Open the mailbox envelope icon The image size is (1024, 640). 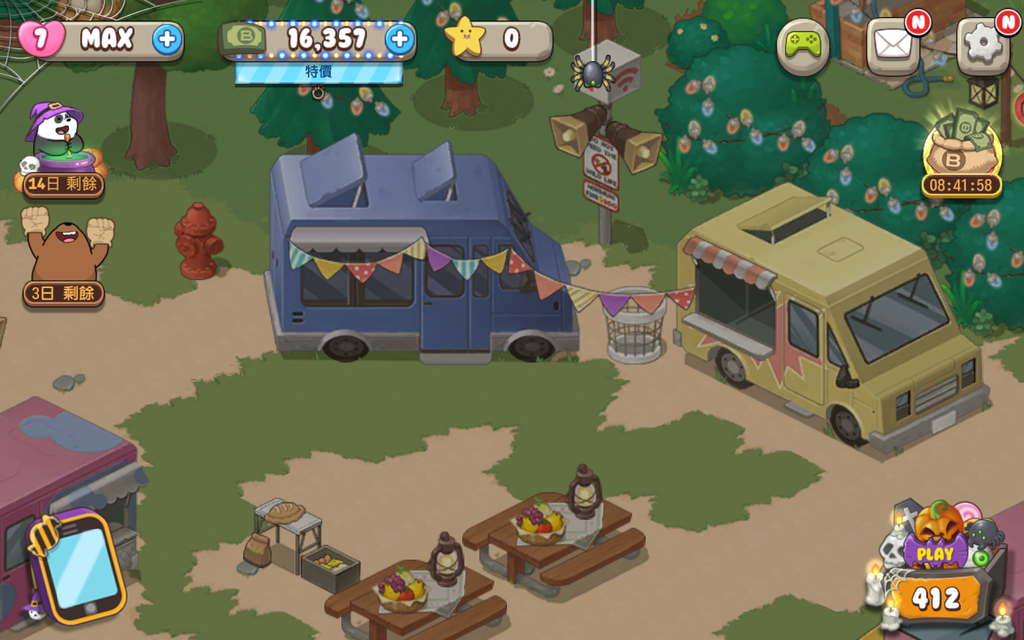pos(891,45)
